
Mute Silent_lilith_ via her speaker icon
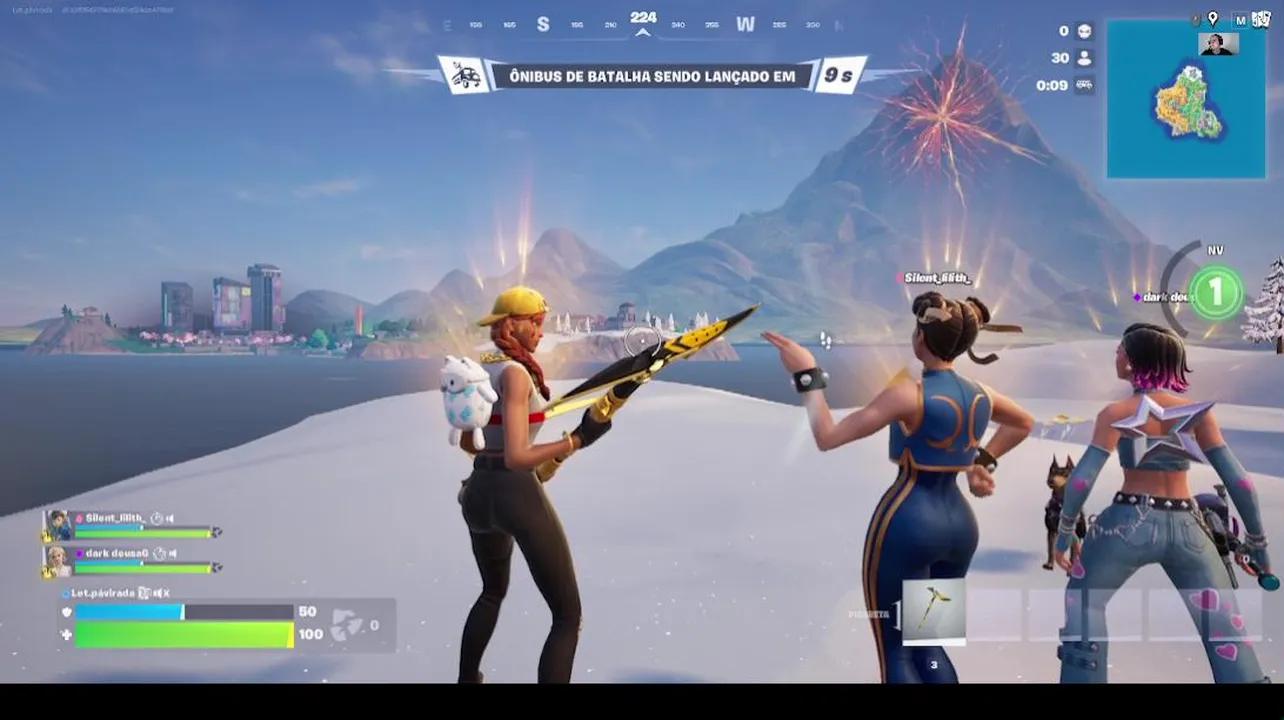pyautogui.click(x=170, y=519)
